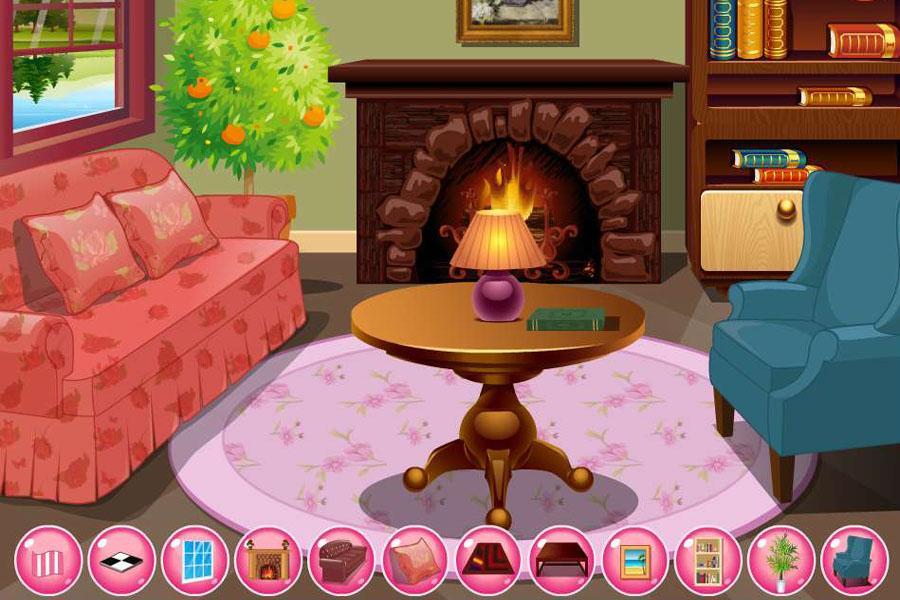Select the potted plant button
This screenshot has width=900, height=600.
coord(781,560)
